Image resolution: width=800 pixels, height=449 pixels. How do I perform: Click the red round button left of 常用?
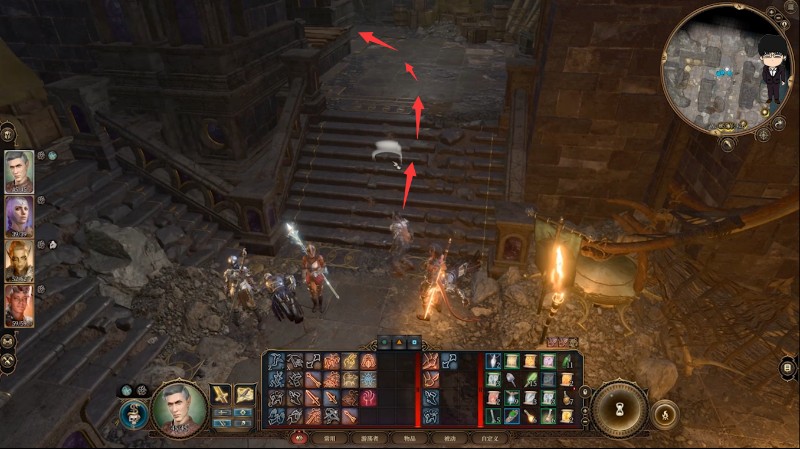[297, 437]
